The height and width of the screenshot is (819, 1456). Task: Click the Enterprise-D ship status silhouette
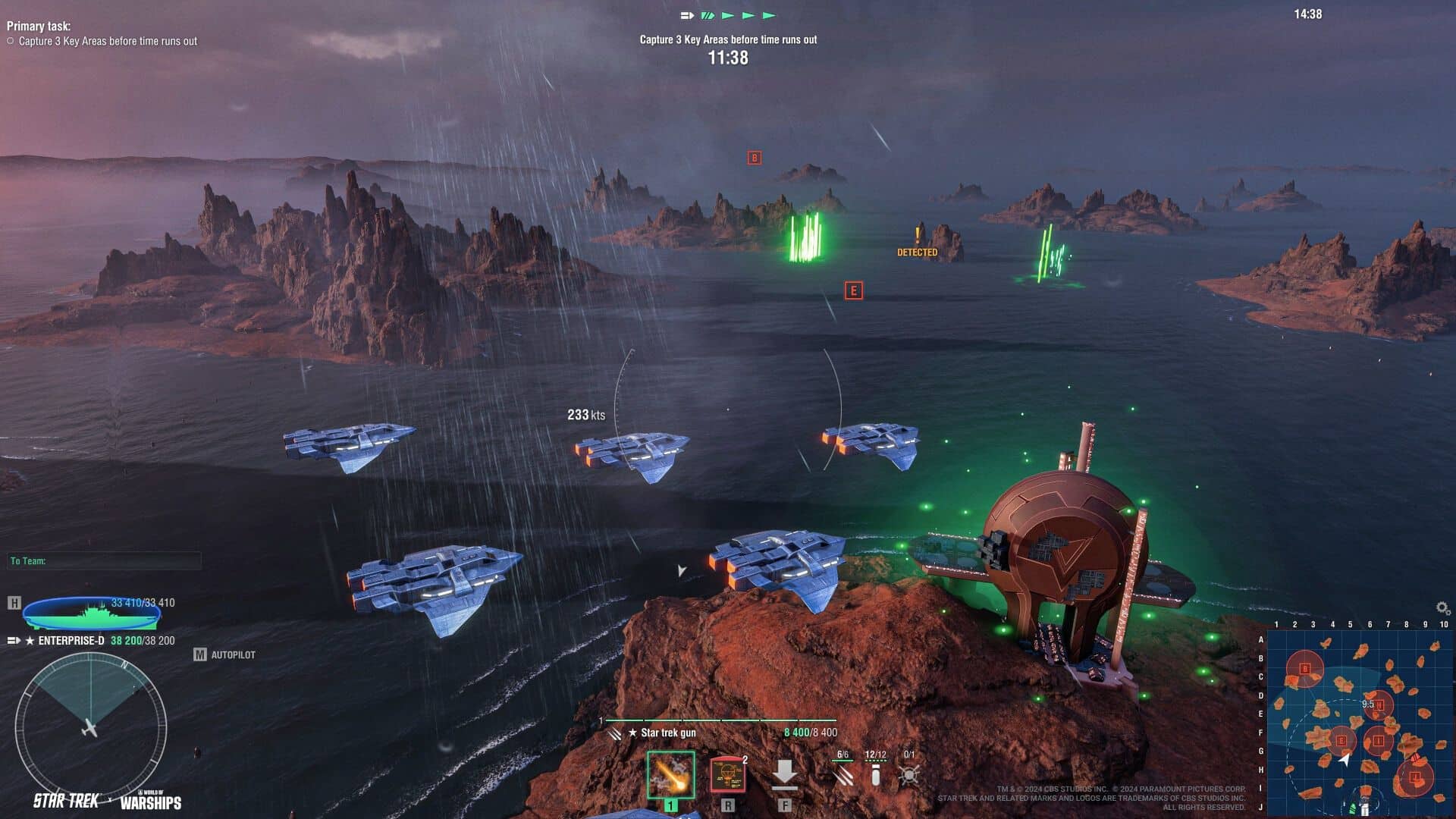click(x=91, y=614)
